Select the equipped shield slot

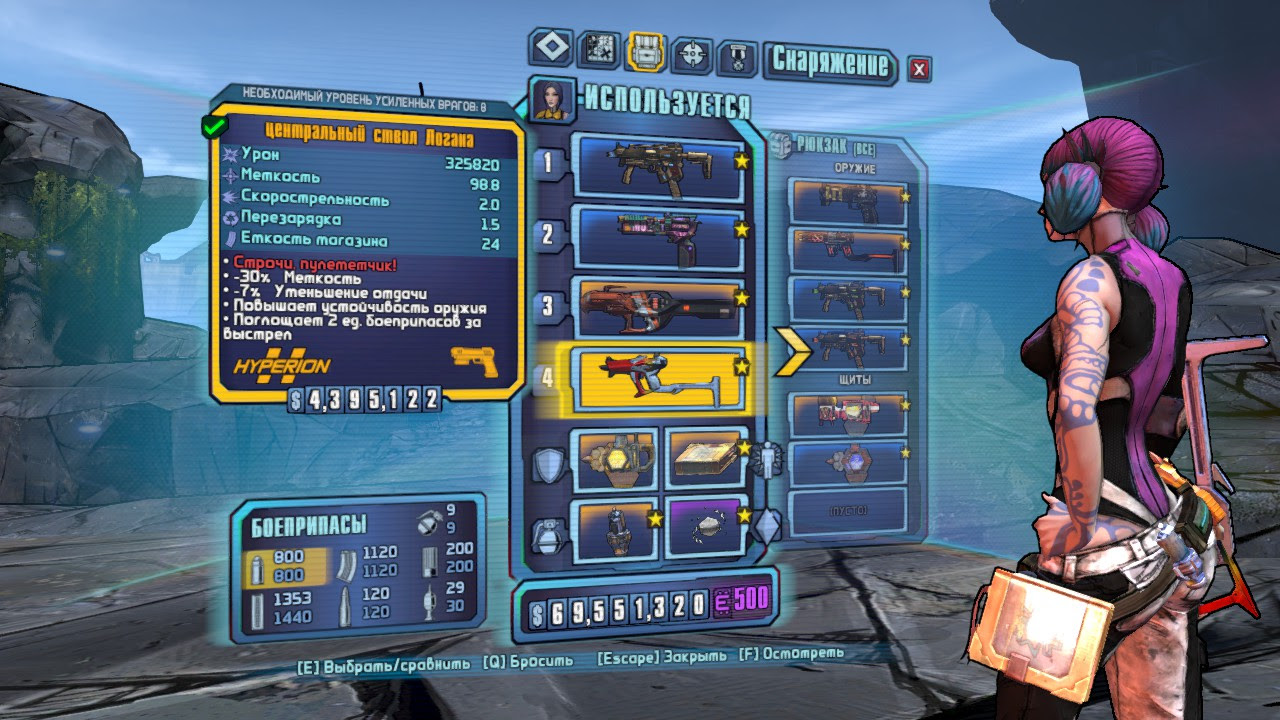click(x=613, y=459)
